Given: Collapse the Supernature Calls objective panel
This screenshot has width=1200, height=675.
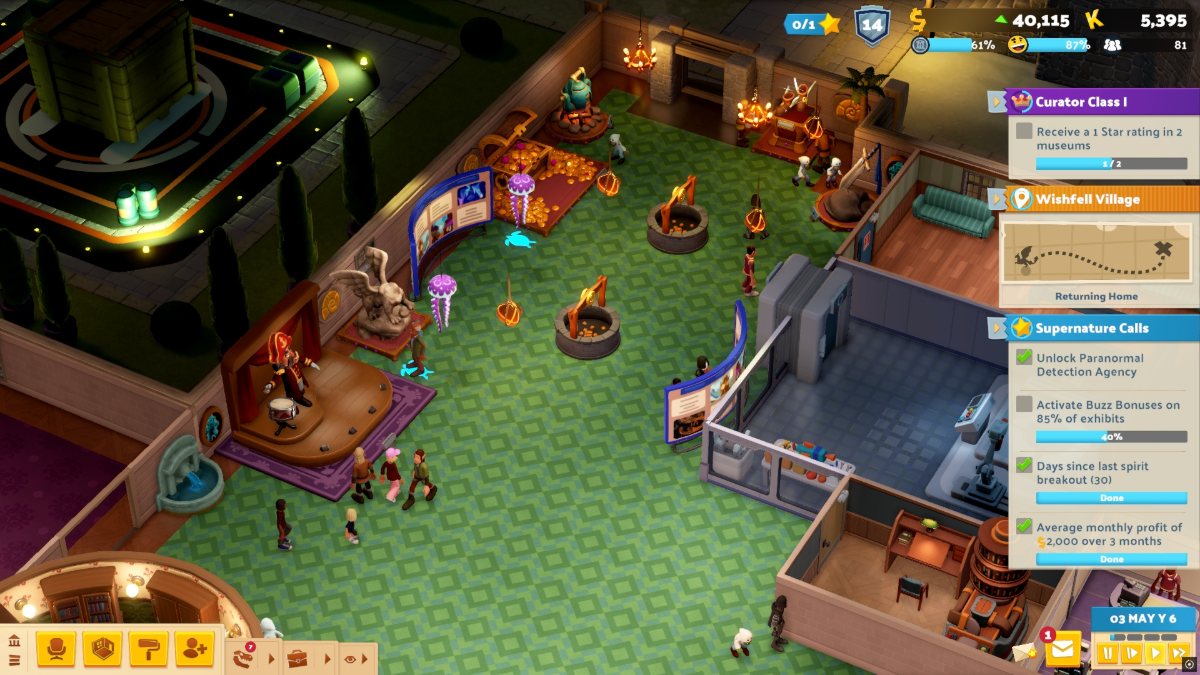Looking at the screenshot, I should point(997,328).
